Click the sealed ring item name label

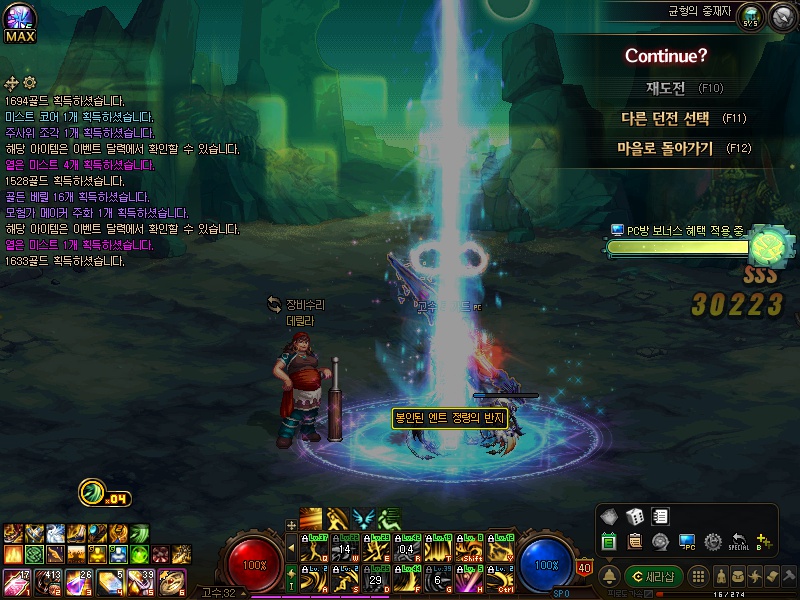pos(450,417)
